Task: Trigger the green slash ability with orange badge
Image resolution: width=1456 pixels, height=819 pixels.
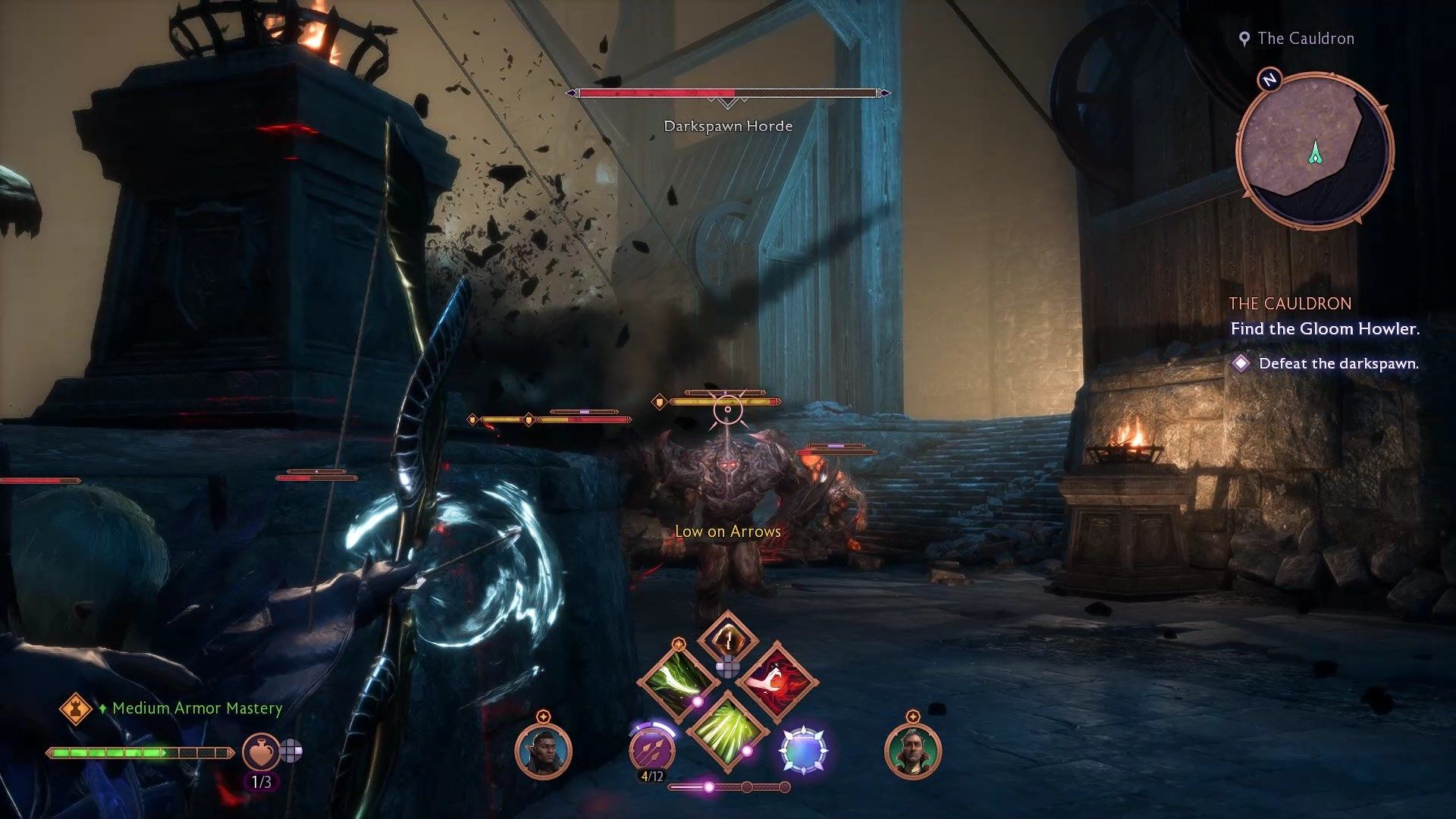Action: [x=678, y=678]
